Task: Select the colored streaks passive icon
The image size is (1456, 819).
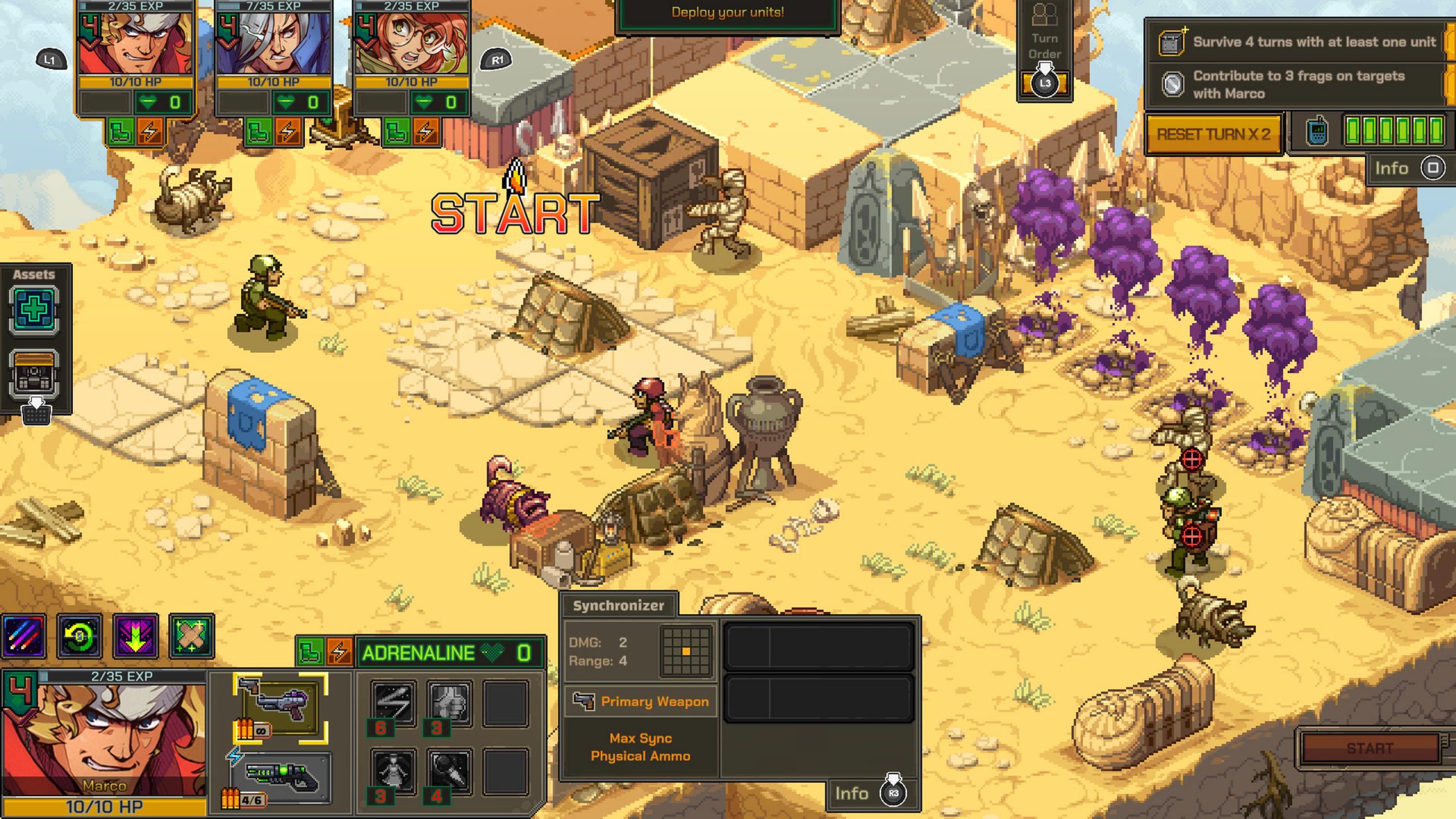Action: tap(24, 636)
